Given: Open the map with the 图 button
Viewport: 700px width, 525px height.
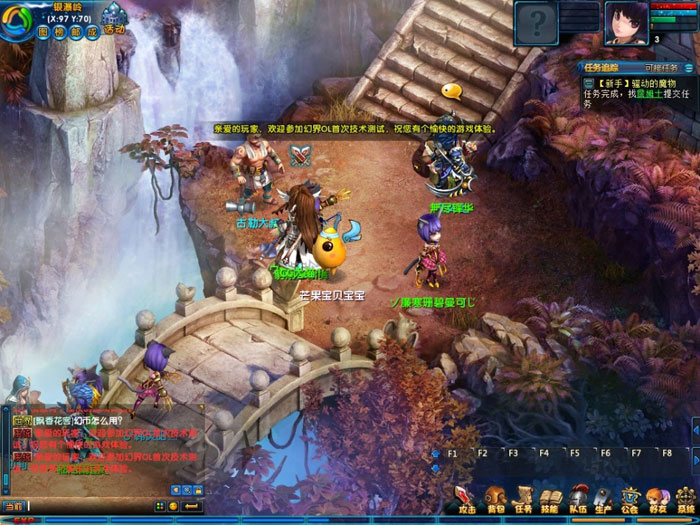Looking at the screenshot, I should [44, 31].
